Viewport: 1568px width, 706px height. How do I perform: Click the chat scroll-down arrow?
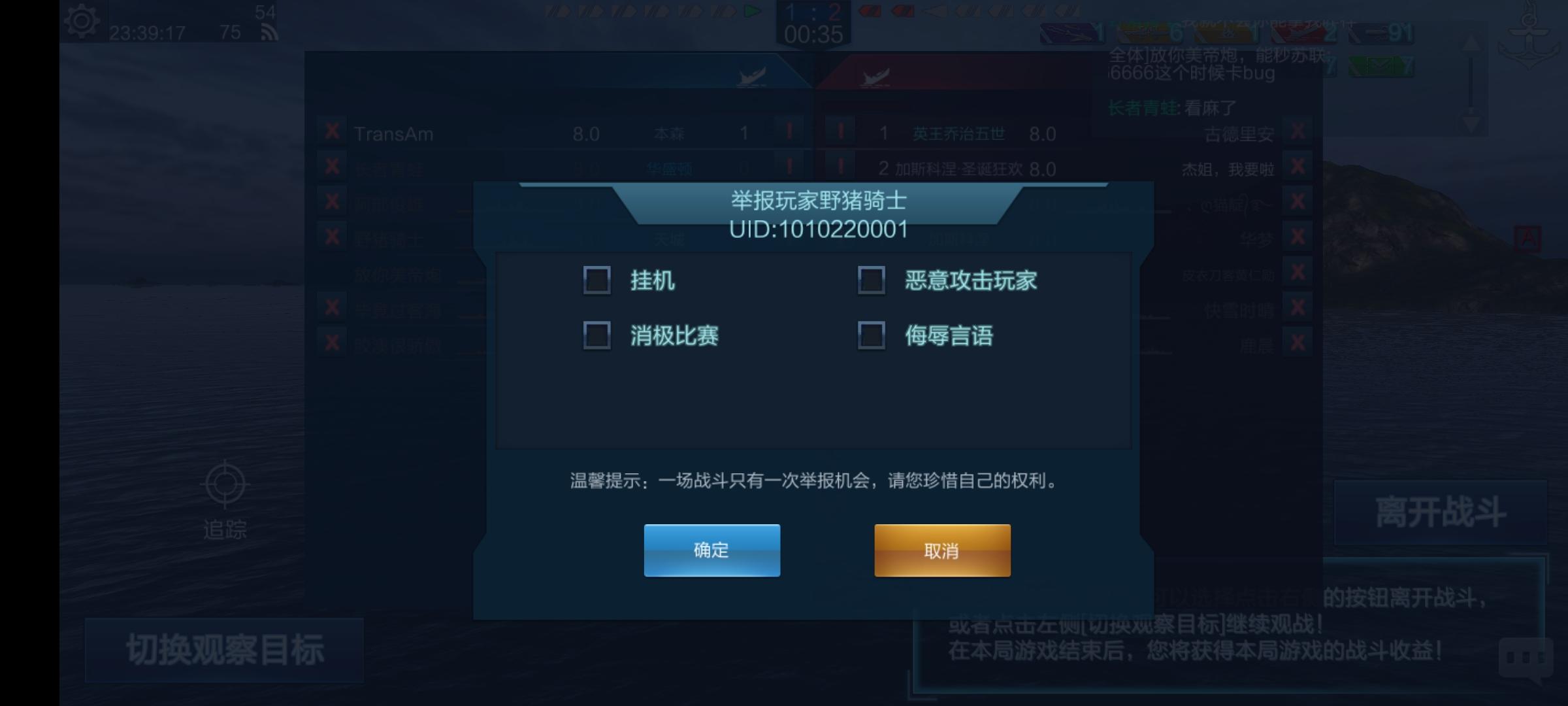[x=1471, y=122]
